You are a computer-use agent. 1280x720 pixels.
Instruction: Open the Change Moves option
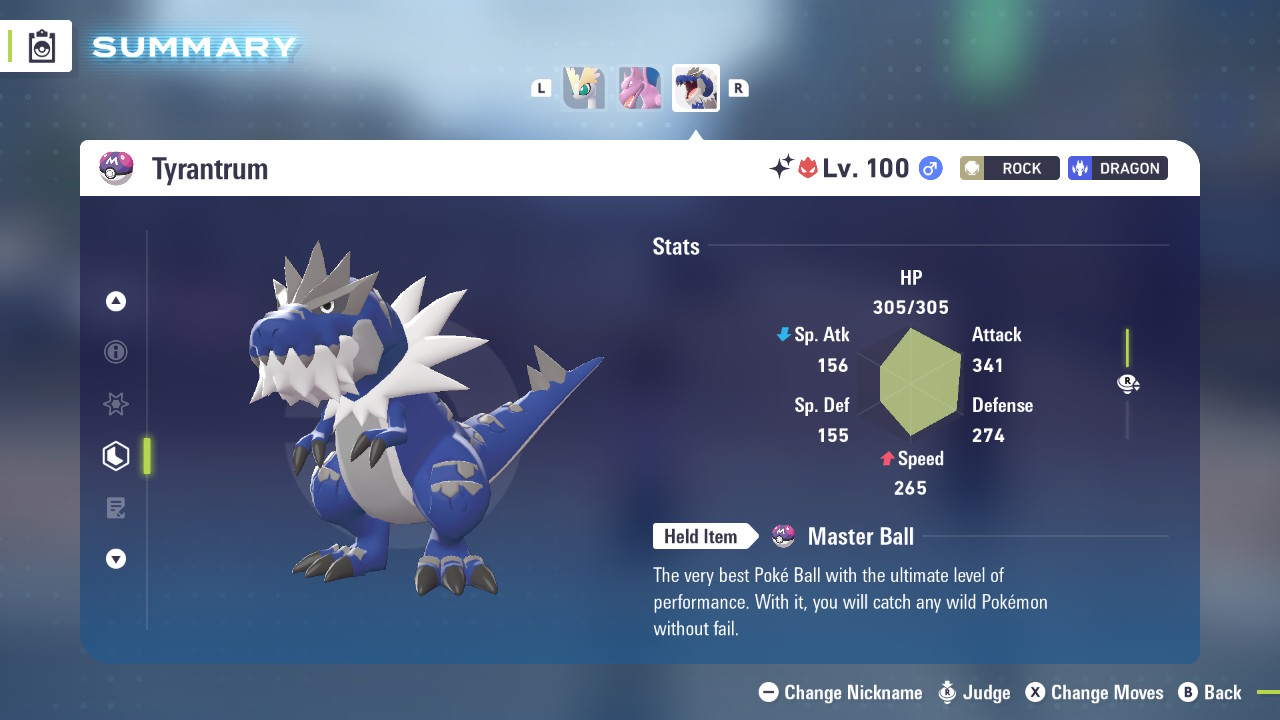click(x=1095, y=692)
